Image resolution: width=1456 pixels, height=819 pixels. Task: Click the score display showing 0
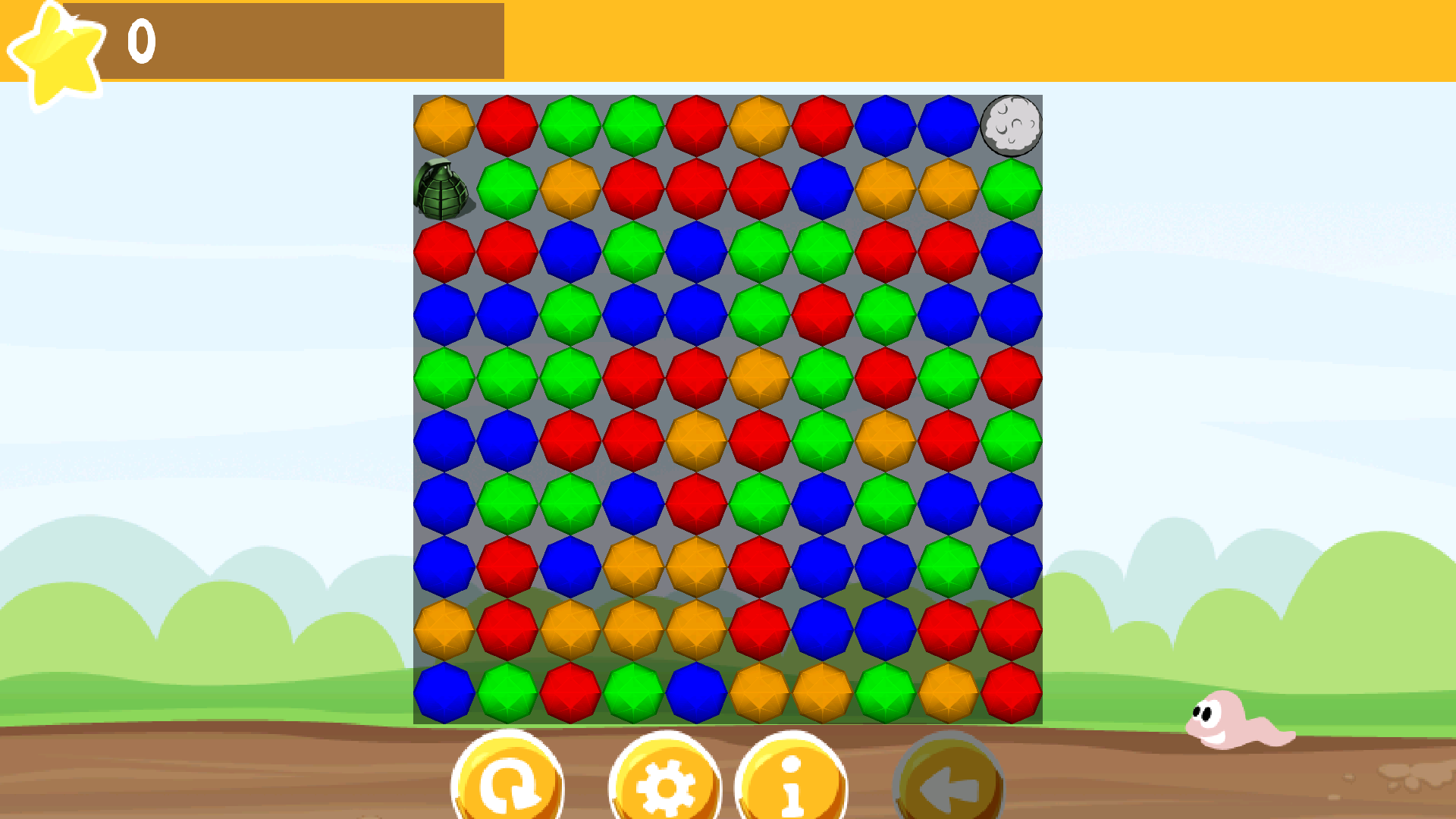tap(140, 42)
